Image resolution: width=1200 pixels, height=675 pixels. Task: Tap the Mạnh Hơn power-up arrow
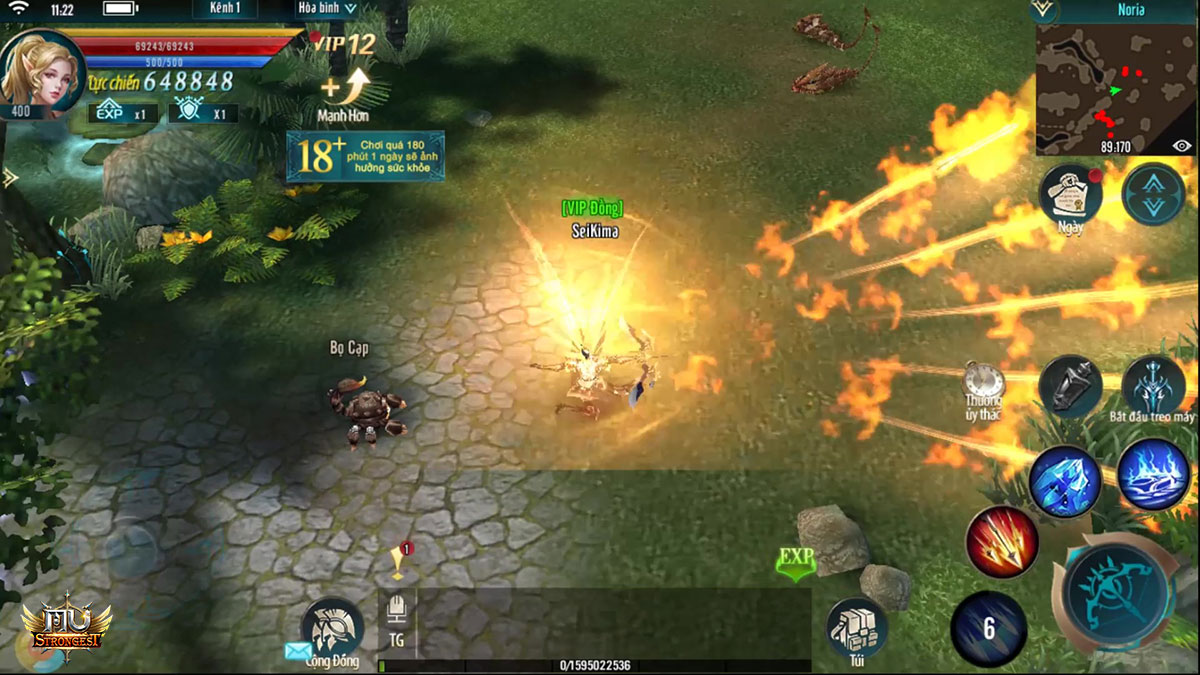click(344, 90)
